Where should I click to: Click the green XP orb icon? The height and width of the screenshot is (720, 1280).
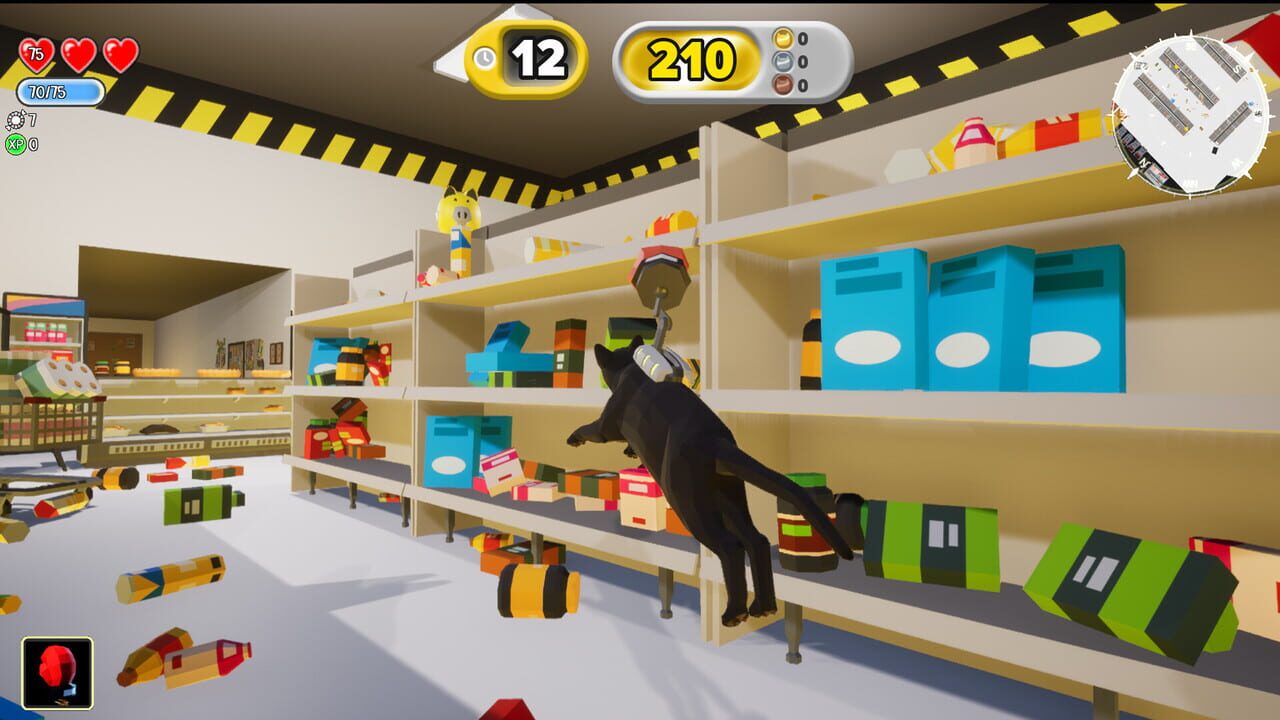pos(18,144)
